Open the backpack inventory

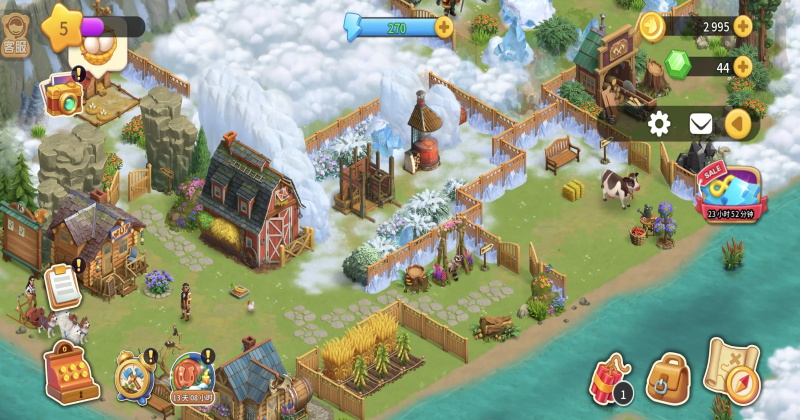(x=667, y=378)
